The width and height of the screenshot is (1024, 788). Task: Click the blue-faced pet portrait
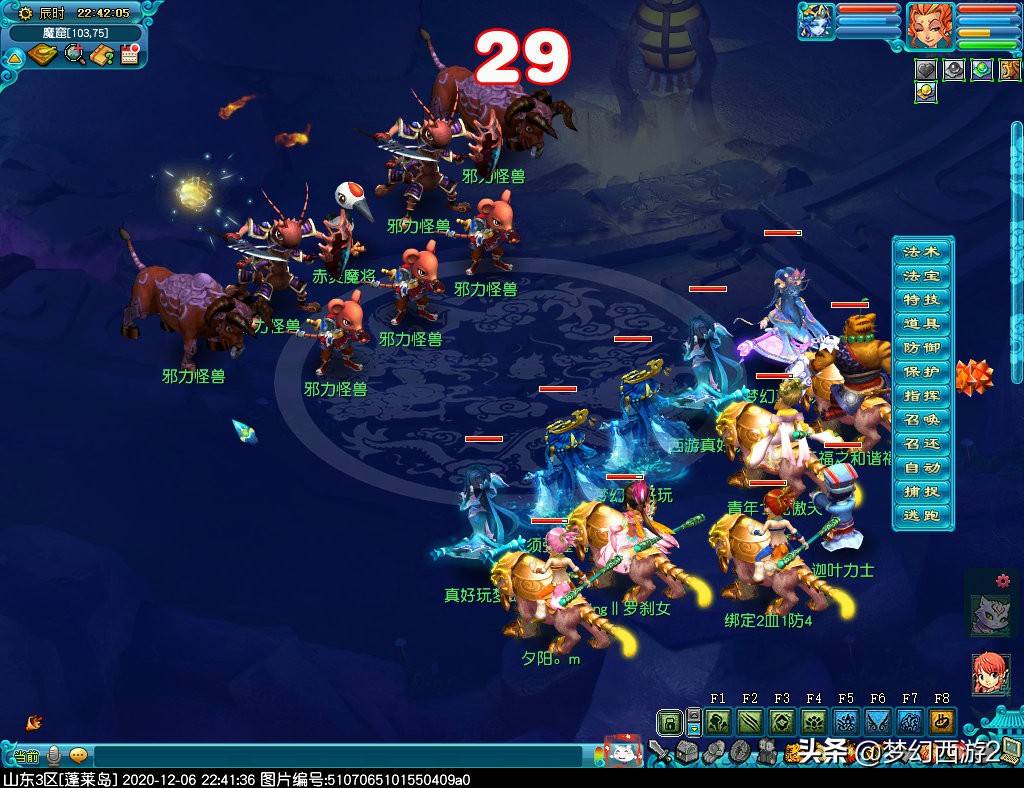click(816, 22)
